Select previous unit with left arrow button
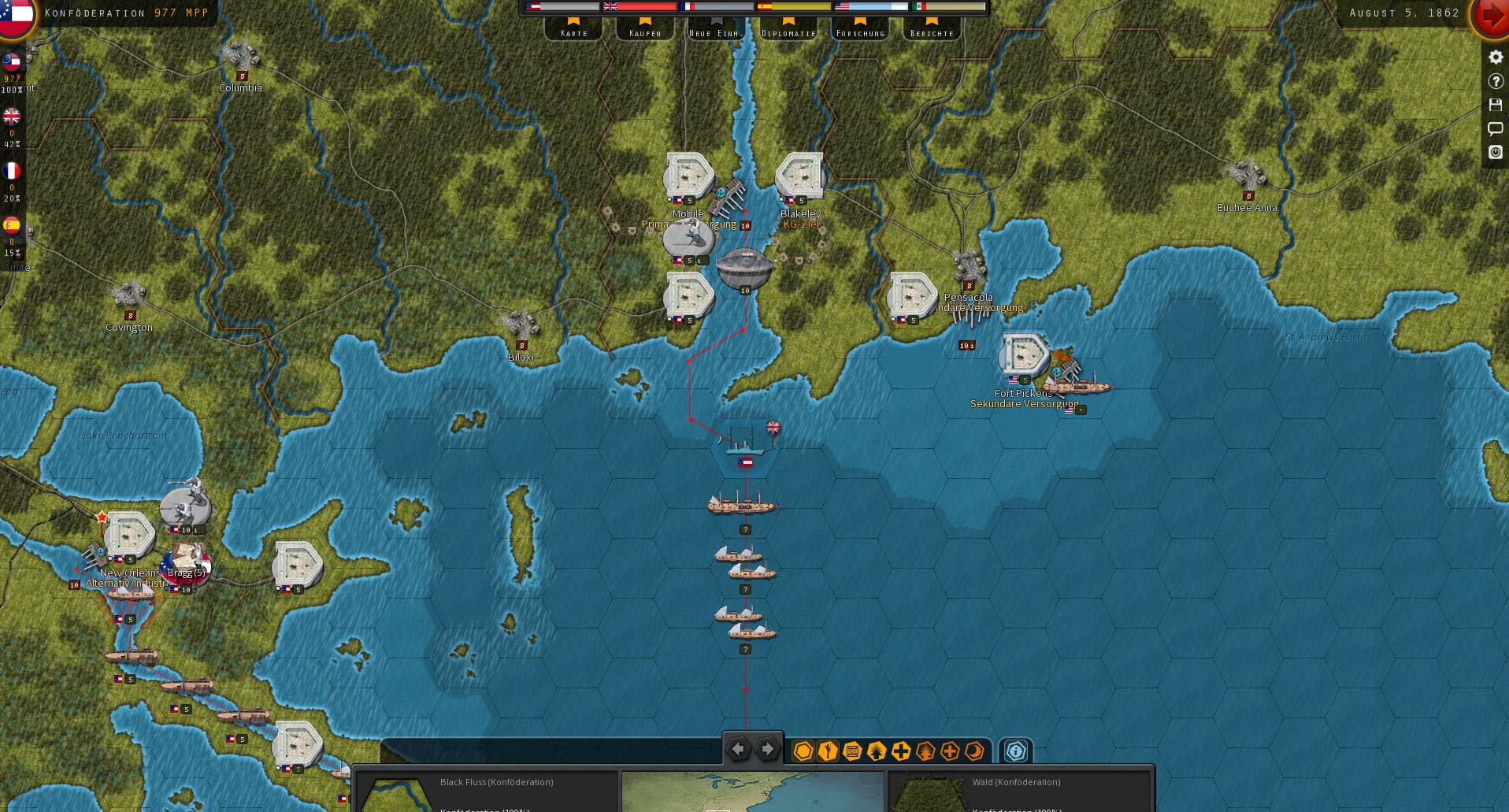Image resolution: width=1509 pixels, height=812 pixels. pyautogui.click(x=738, y=749)
